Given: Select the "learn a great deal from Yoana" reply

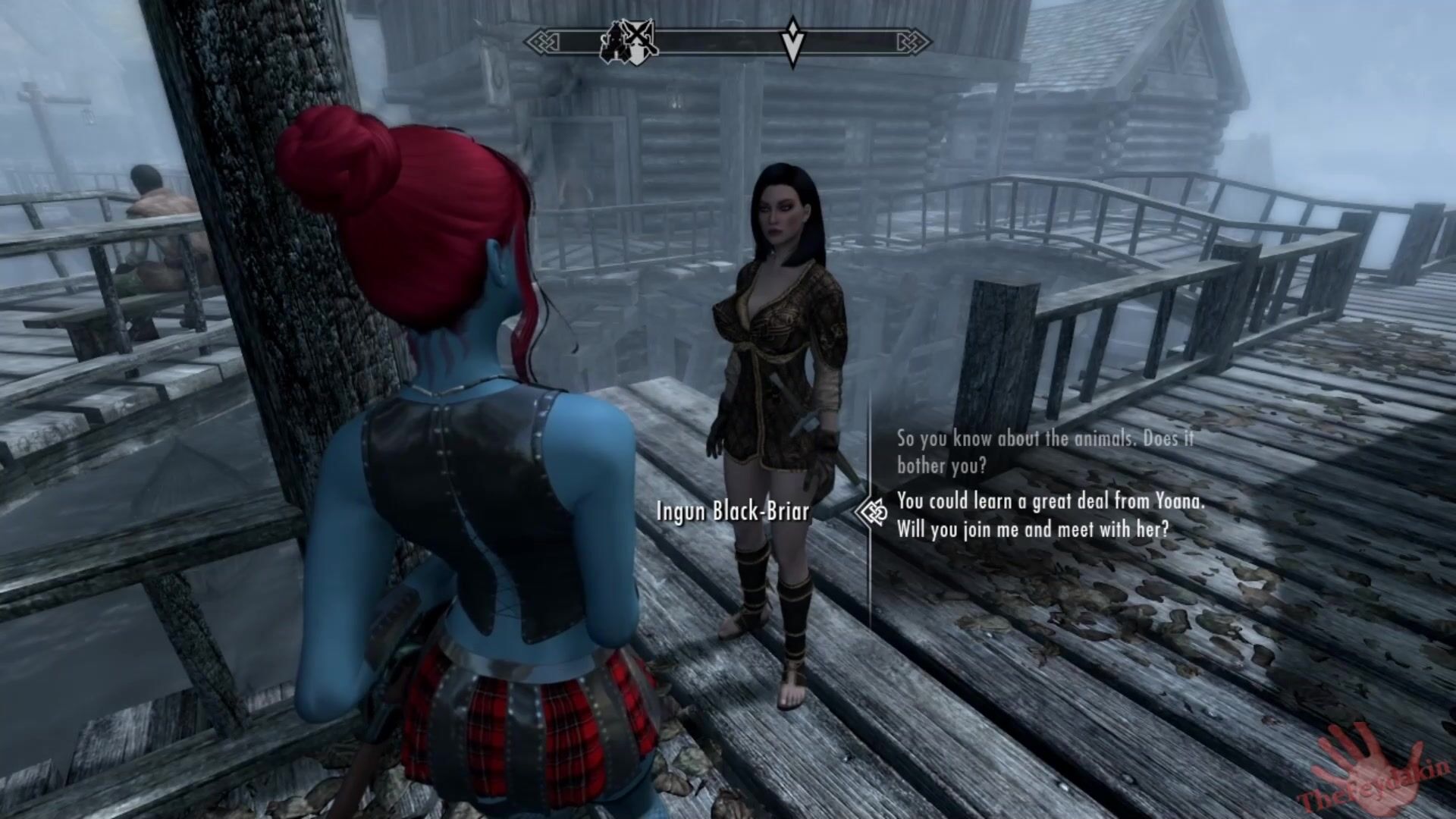Looking at the screenshot, I should [1050, 515].
